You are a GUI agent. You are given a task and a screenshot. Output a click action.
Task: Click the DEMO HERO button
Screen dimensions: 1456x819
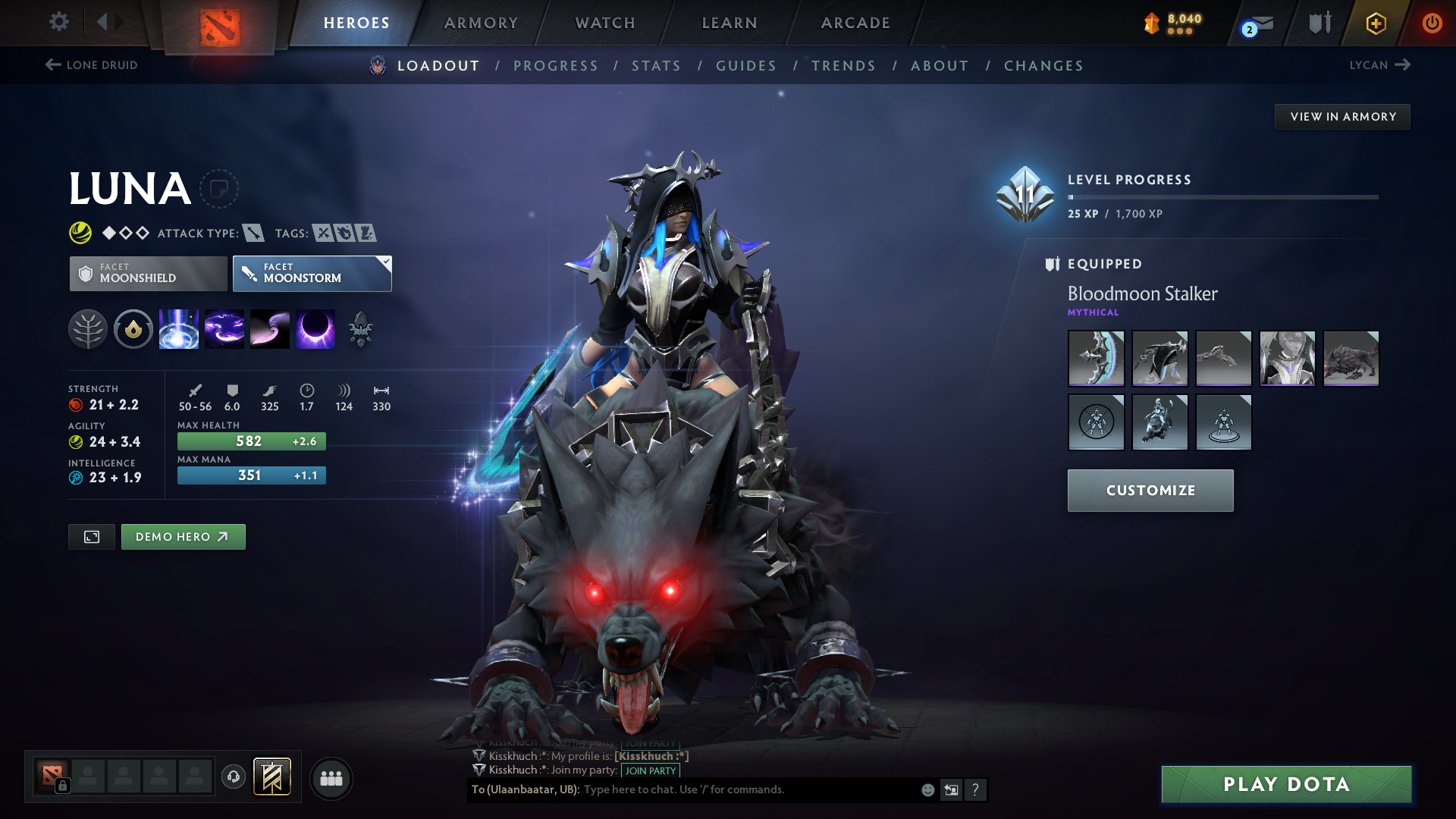(x=183, y=537)
